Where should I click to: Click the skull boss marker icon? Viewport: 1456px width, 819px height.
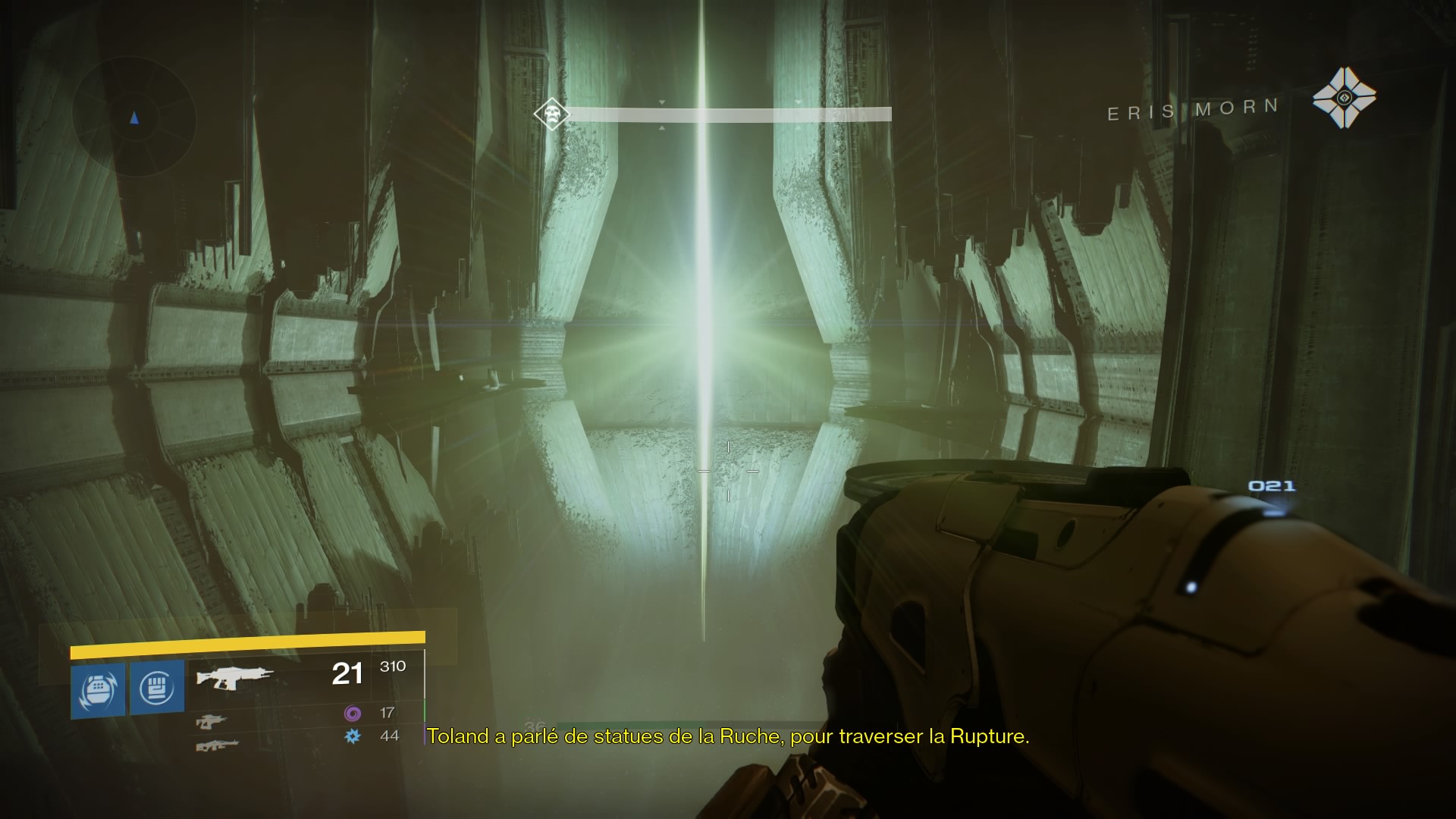(x=551, y=115)
